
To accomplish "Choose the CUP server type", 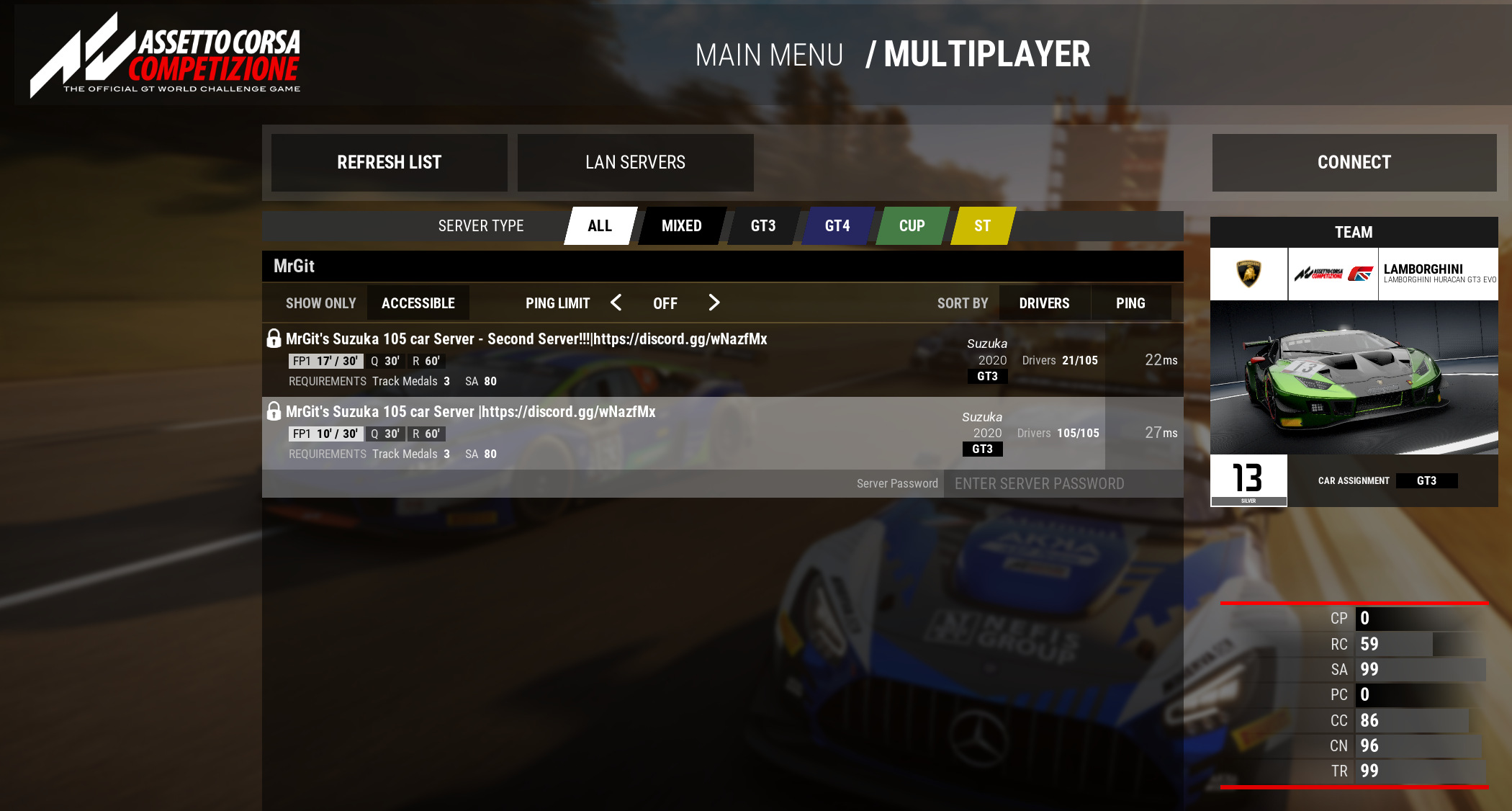I will tap(912, 226).
